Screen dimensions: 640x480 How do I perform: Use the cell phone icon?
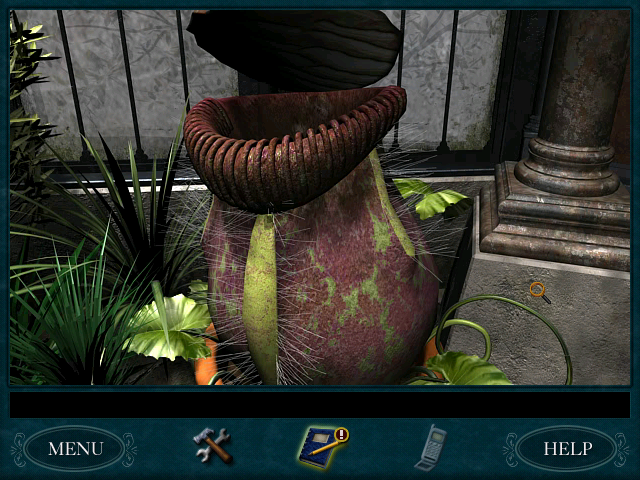click(430, 447)
